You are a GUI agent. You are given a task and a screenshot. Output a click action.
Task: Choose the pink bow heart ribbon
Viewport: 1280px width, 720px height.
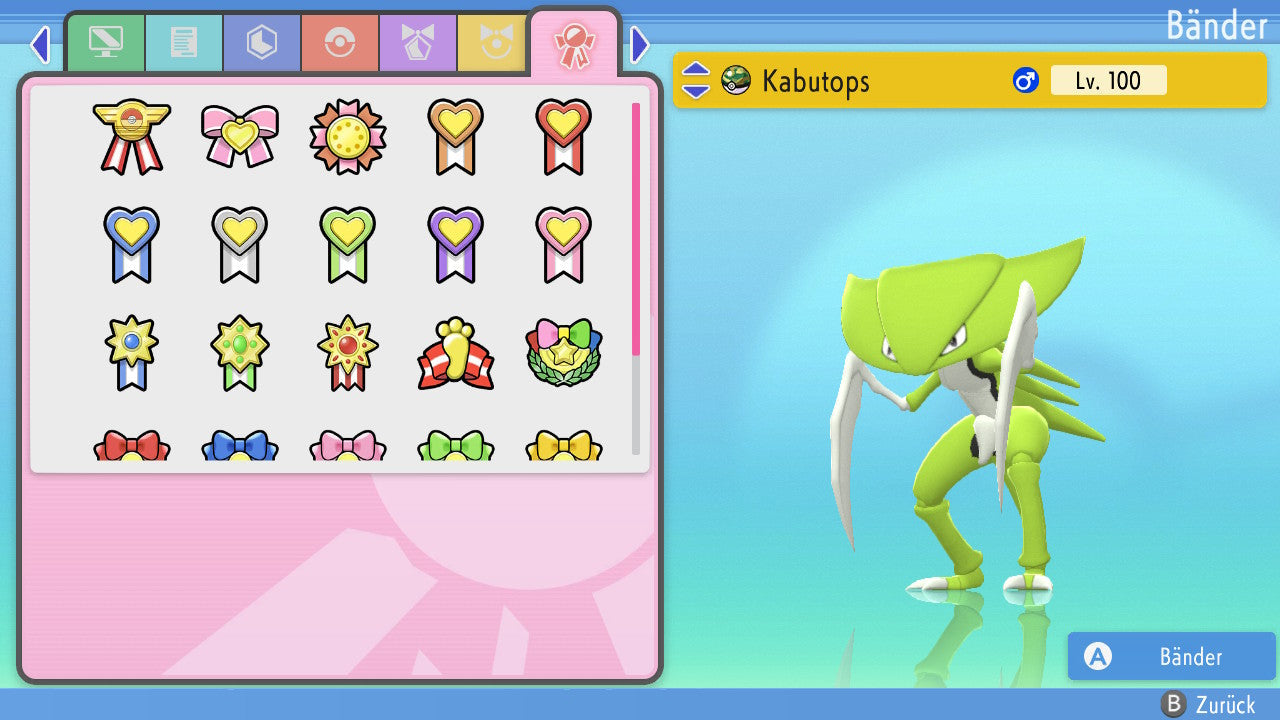240,135
